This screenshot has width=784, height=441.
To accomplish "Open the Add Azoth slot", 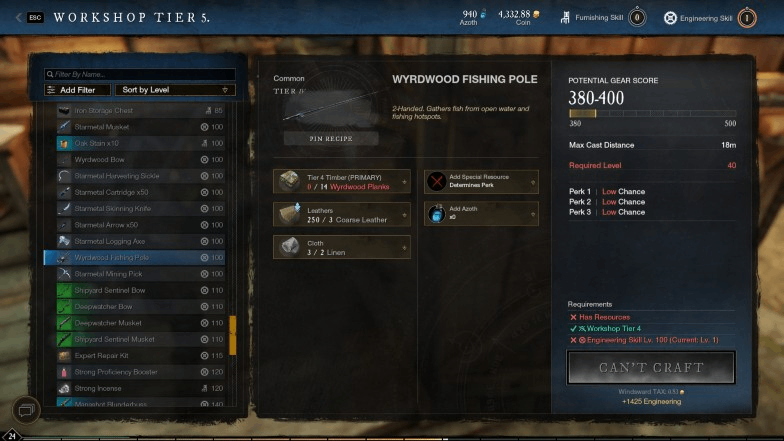I will click(x=481, y=214).
